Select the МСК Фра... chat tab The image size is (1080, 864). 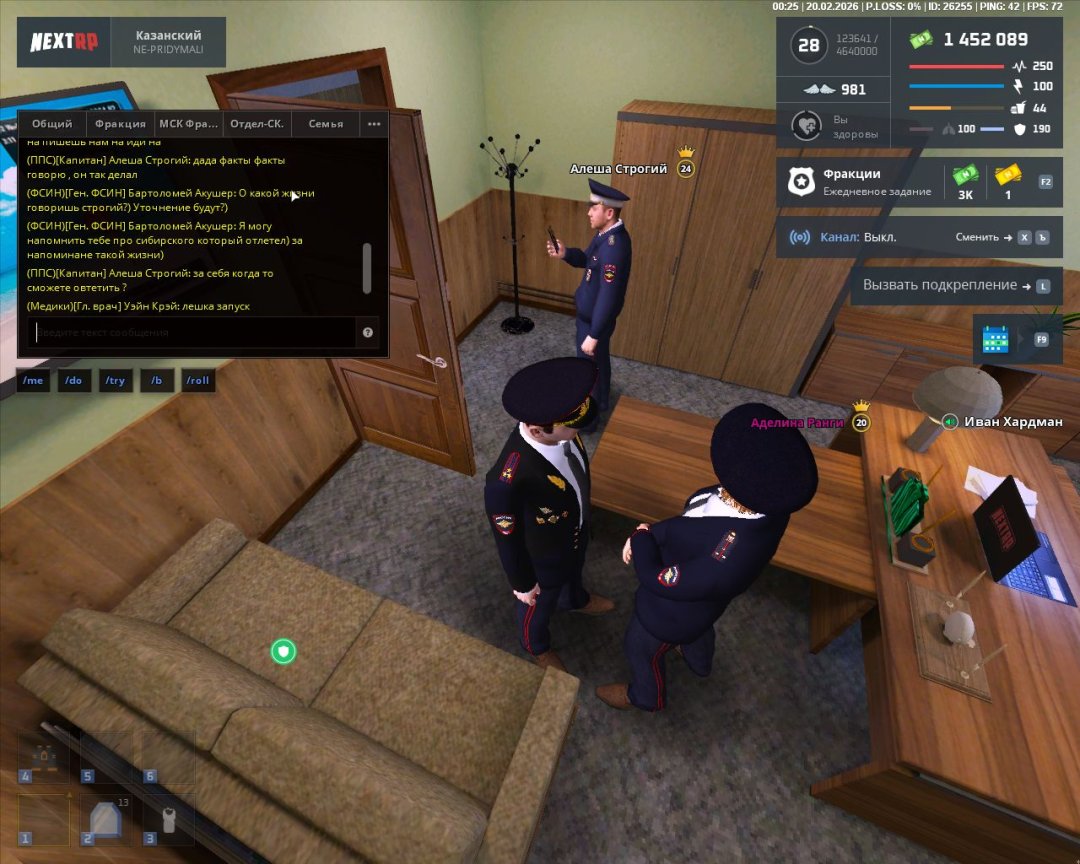[187, 124]
